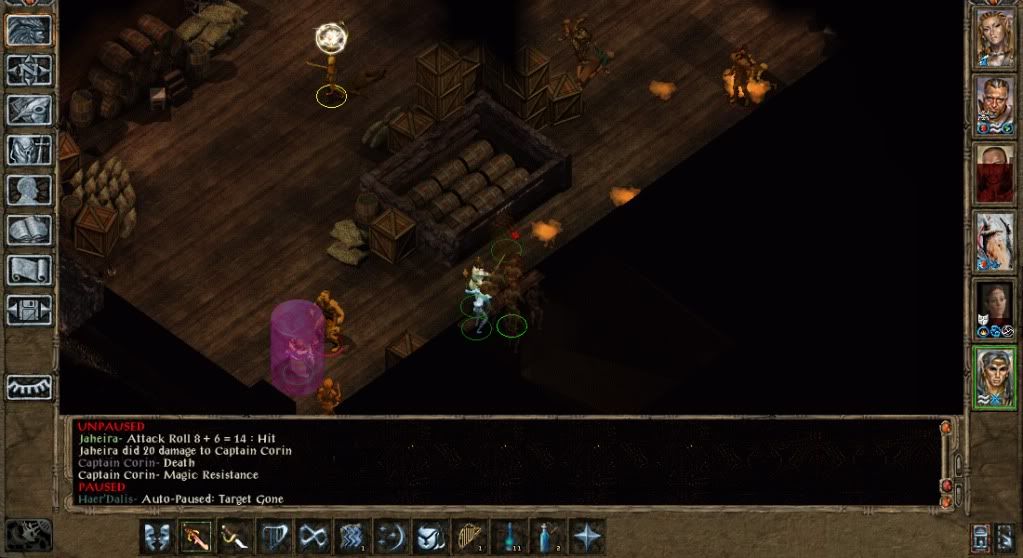Select the red-tinted bald character portrait
Image resolution: width=1023 pixels, height=558 pixels.
click(995, 173)
